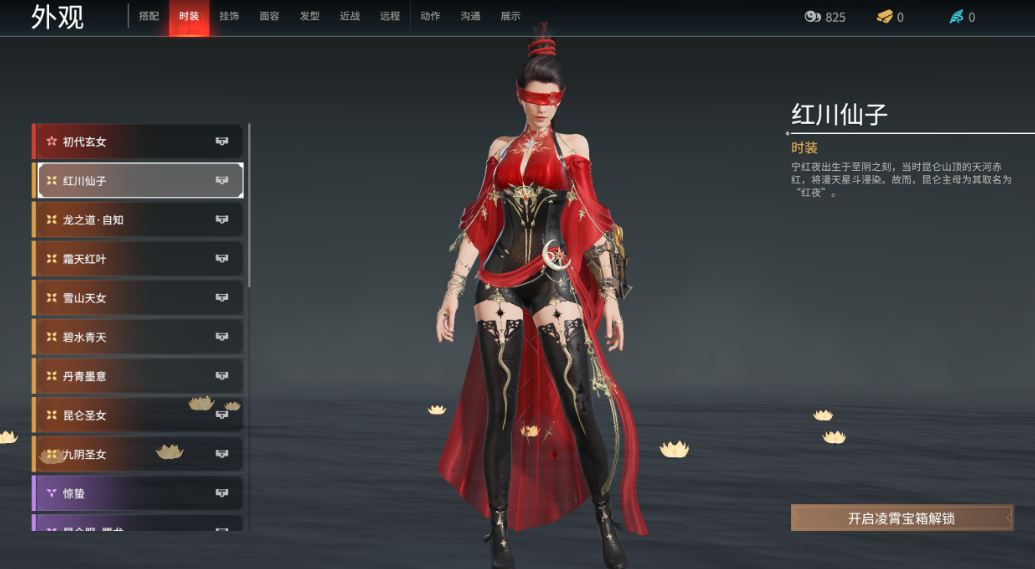Select the 丹青墨意 outfit
The height and width of the screenshot is (569, 1035).
[139, 376]
